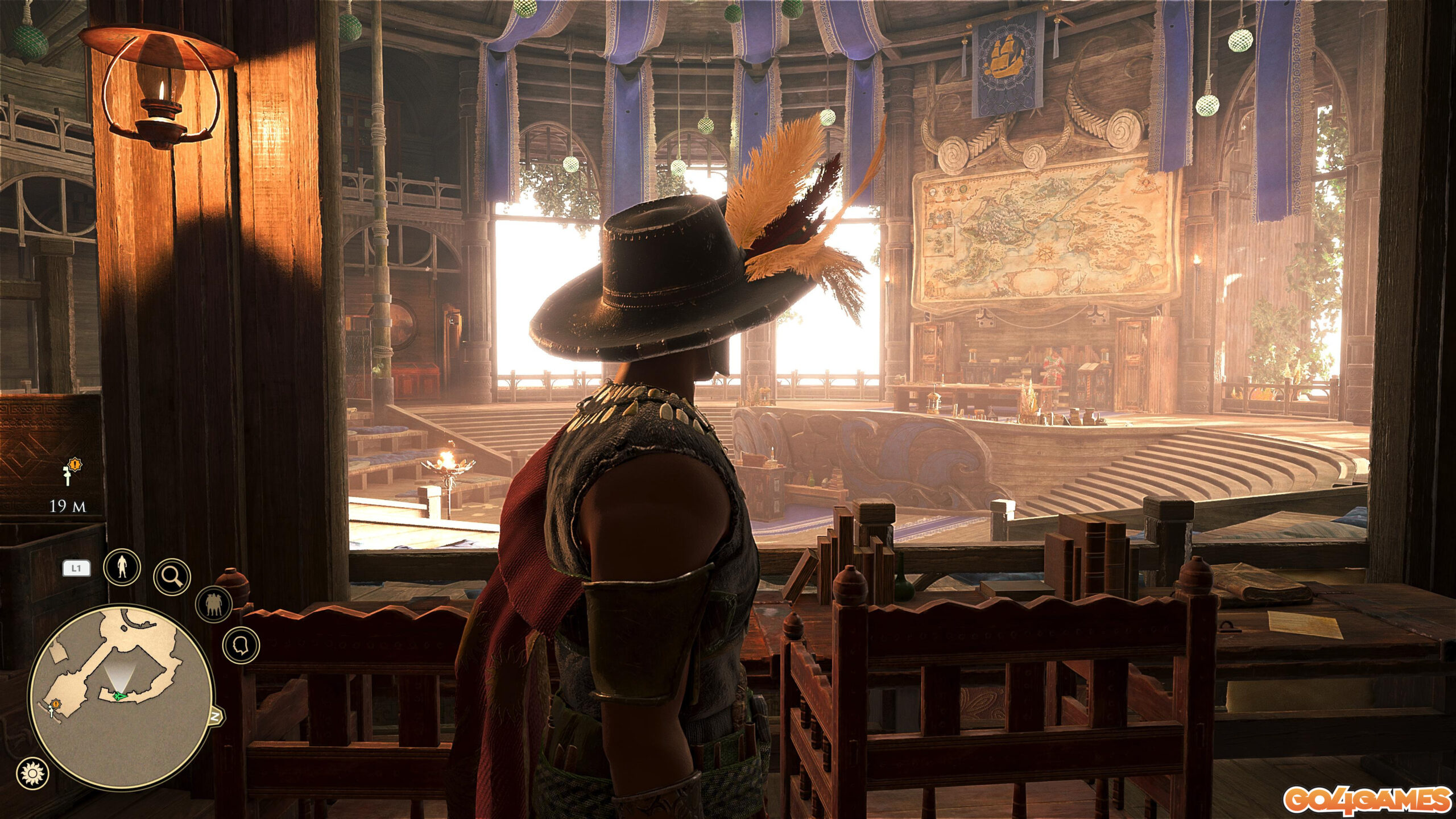Screen dimensions: 1456x819
Task: Select the standing character silhouette icon
Action: pos(122,566)
